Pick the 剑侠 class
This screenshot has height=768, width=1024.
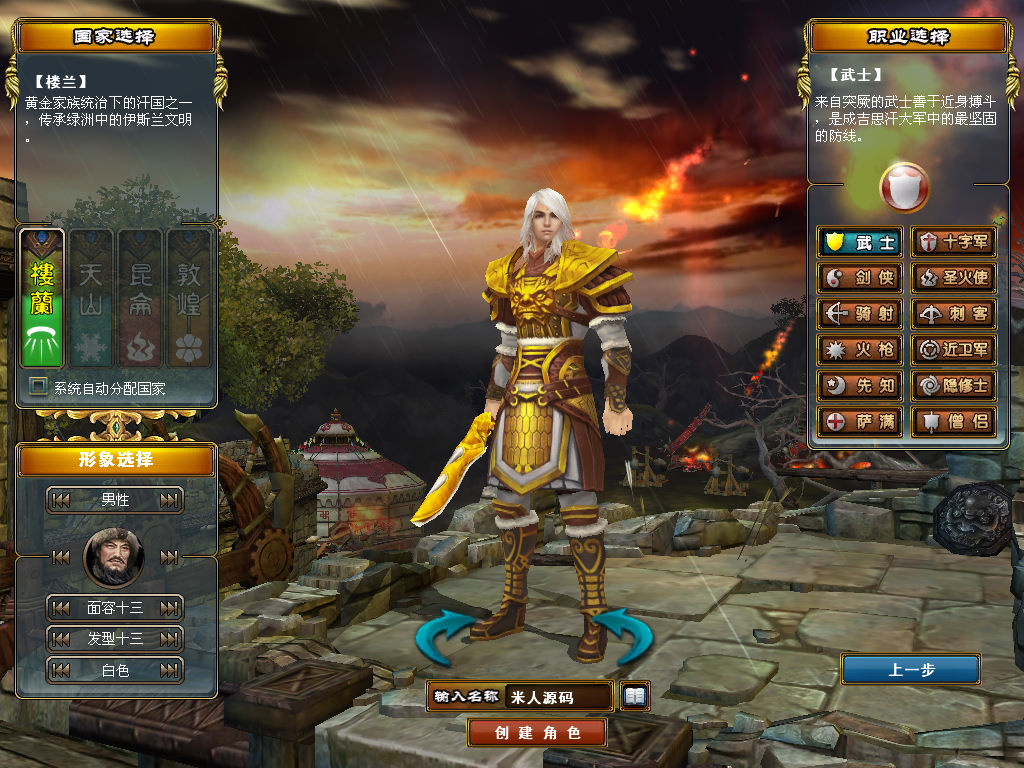click(860, 278)
